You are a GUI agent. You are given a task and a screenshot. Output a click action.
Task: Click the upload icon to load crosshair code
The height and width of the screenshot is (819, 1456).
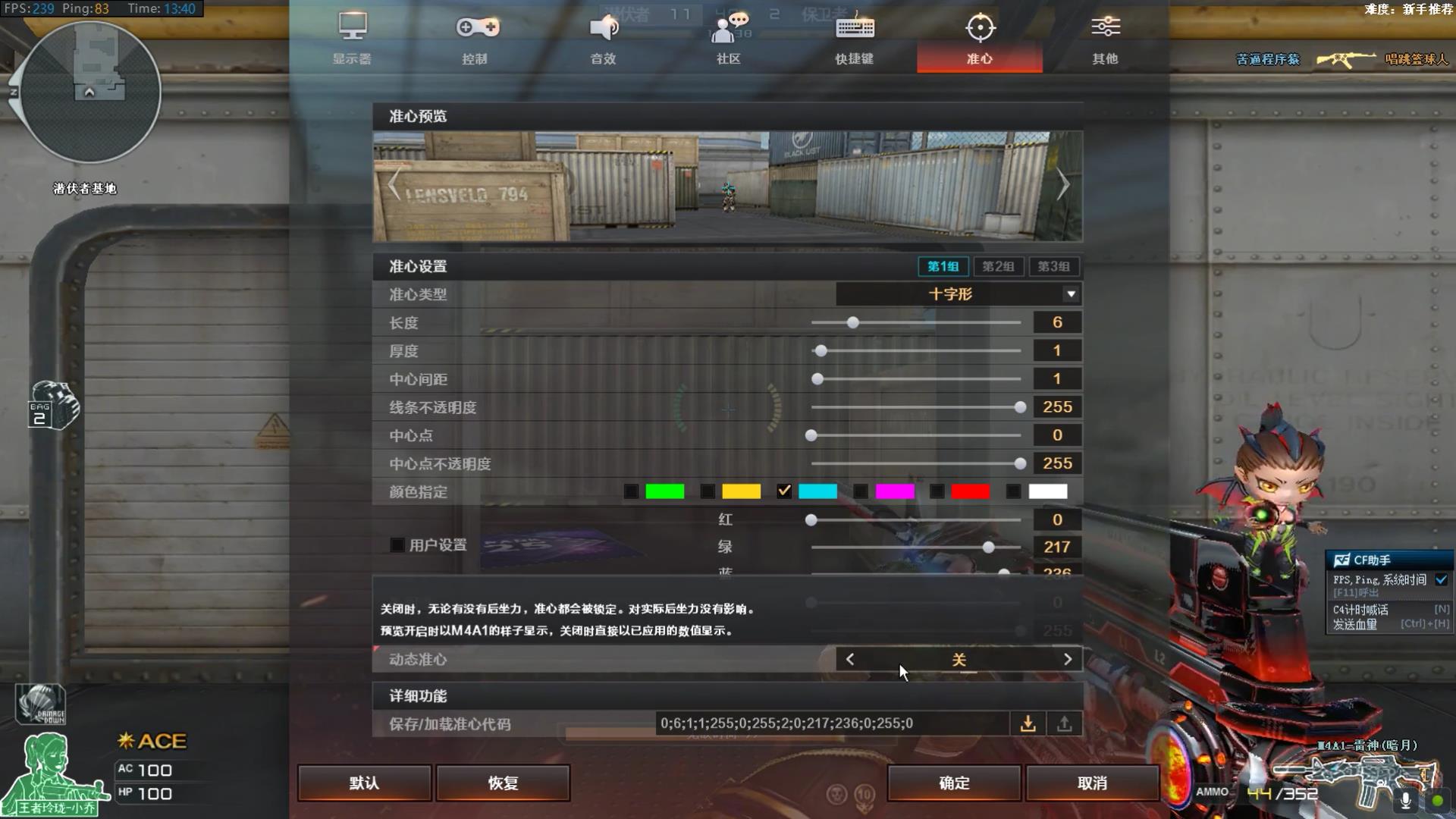tap(1064, 723)
